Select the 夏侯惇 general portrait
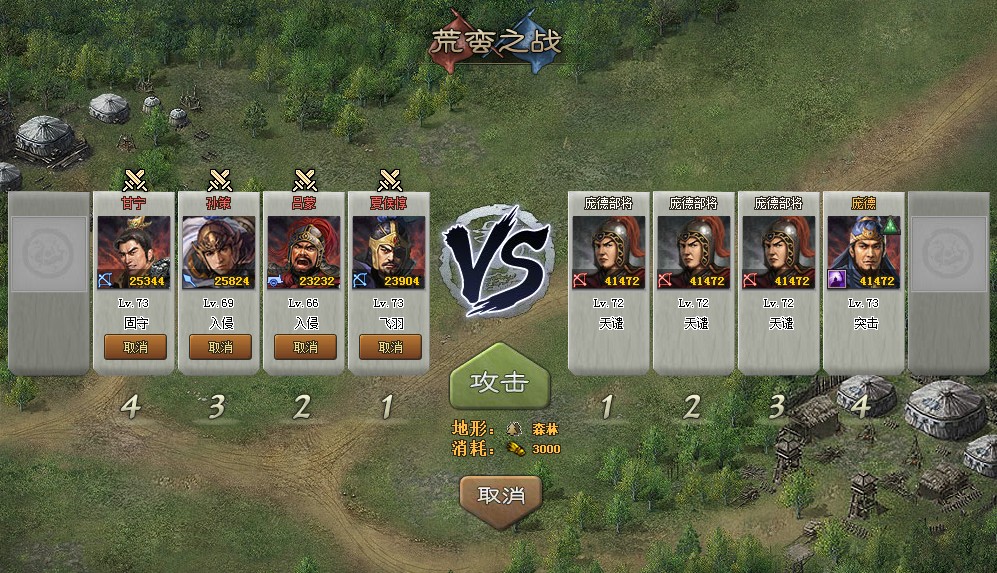997x573 pixels. [390, 252]
